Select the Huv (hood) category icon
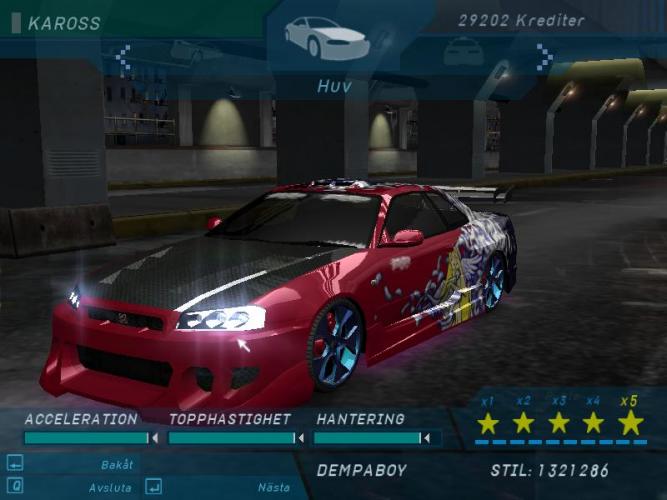The image size is (667, 500). tap(326, 38)
